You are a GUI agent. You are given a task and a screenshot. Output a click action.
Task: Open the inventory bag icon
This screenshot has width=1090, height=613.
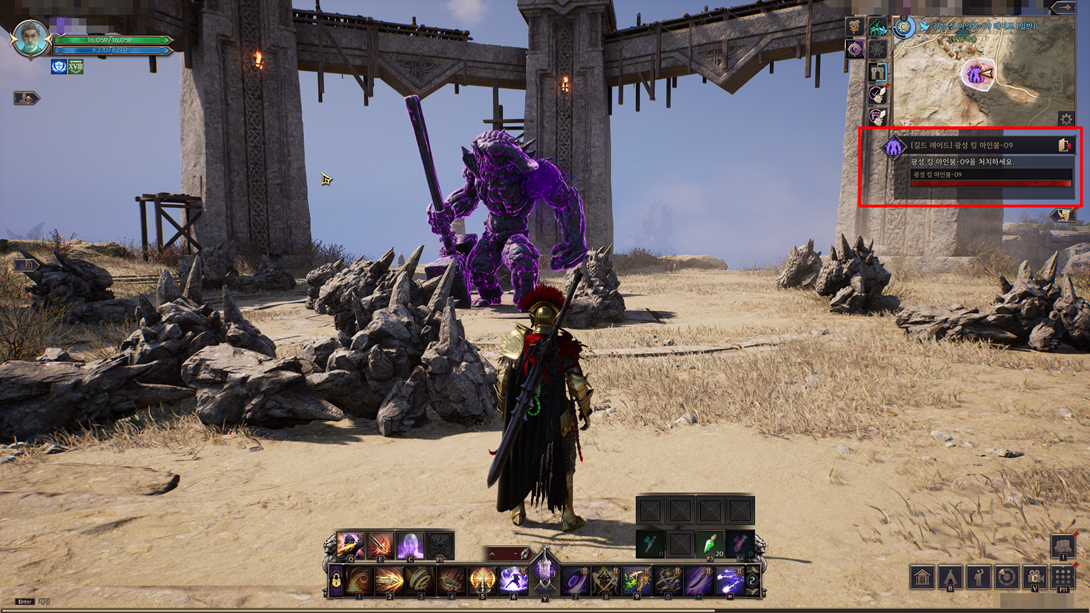coord(1062,546)
